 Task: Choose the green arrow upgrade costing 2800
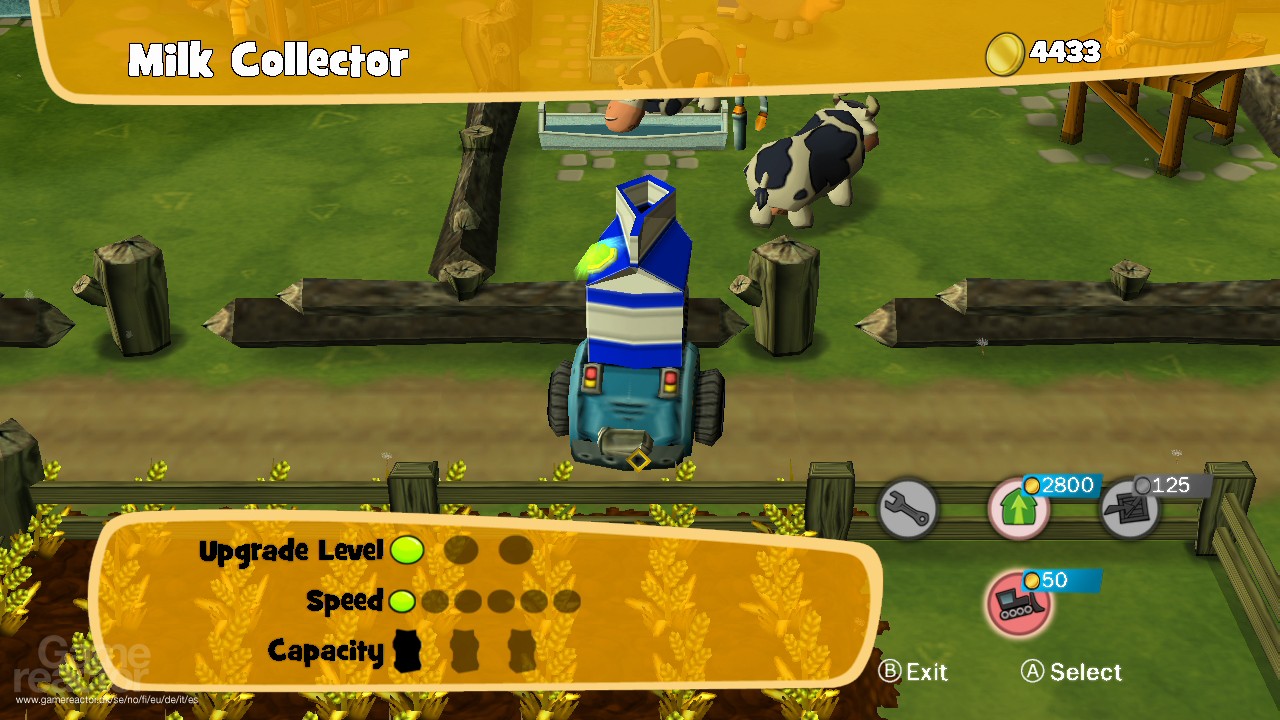click(x=1019, y=509)
